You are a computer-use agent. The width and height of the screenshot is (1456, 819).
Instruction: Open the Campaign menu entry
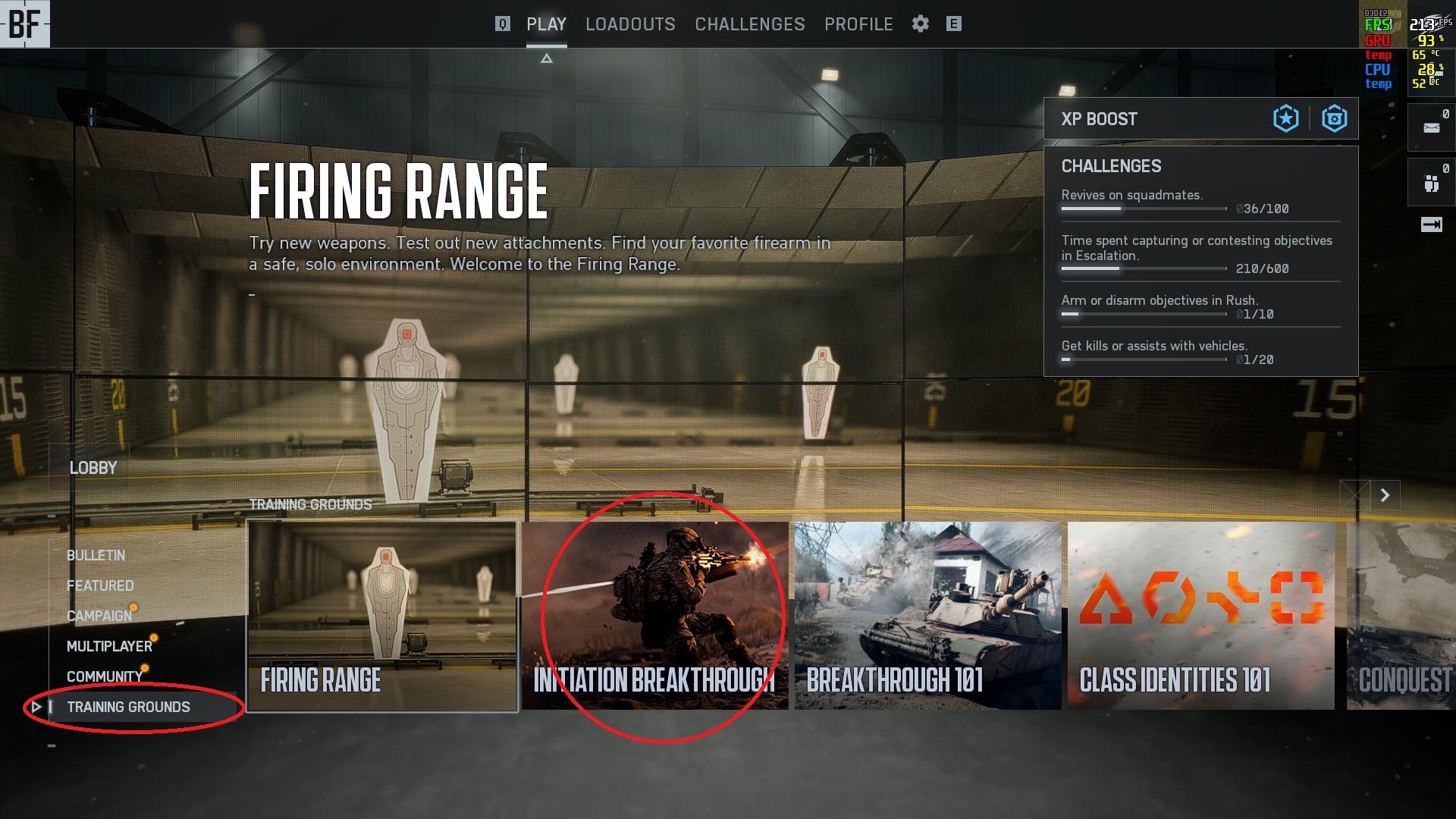pyautogui.click(x=99, y=616)
